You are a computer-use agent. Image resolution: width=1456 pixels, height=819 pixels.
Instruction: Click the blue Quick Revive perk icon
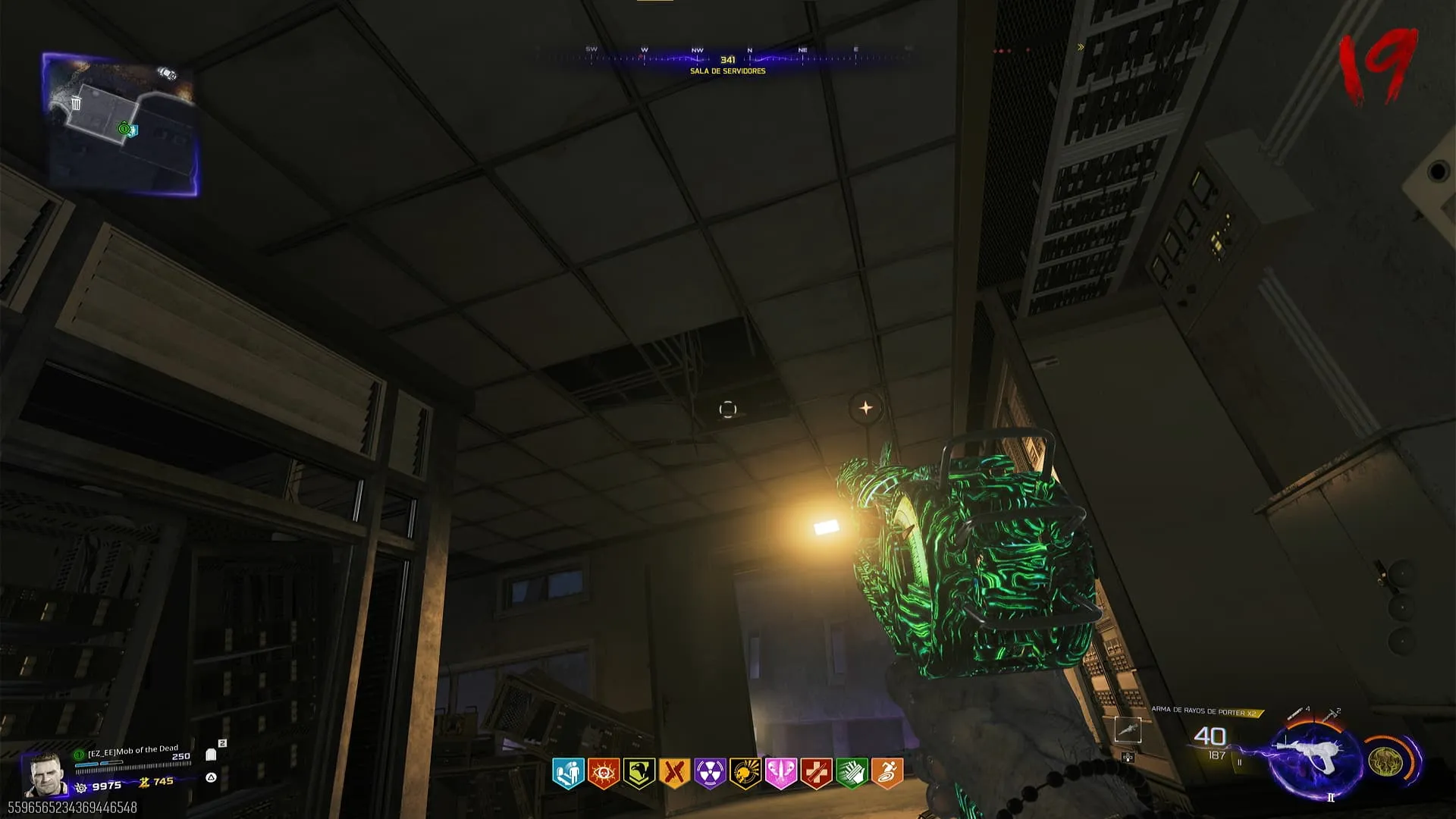pos(568,773)
